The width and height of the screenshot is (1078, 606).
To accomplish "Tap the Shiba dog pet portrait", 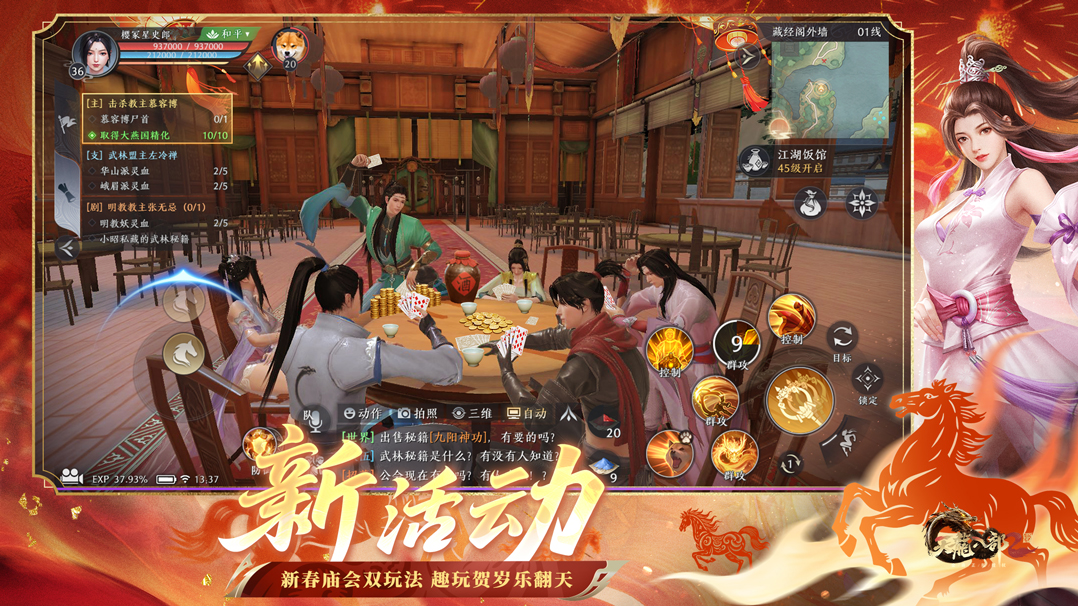I will [x=289, y=46].
